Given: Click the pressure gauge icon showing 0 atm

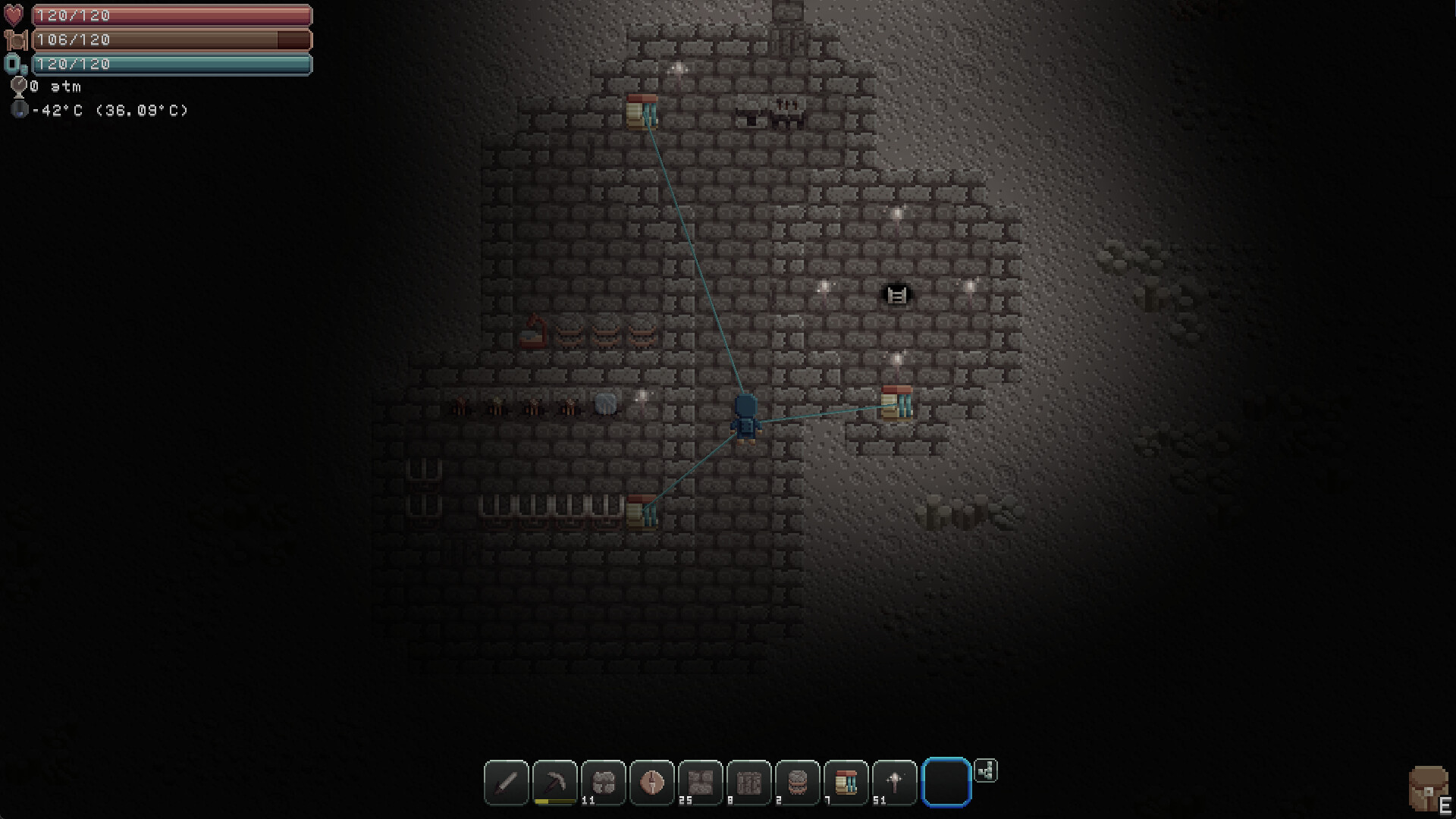Looking at the screenshot, I should 17,86.
